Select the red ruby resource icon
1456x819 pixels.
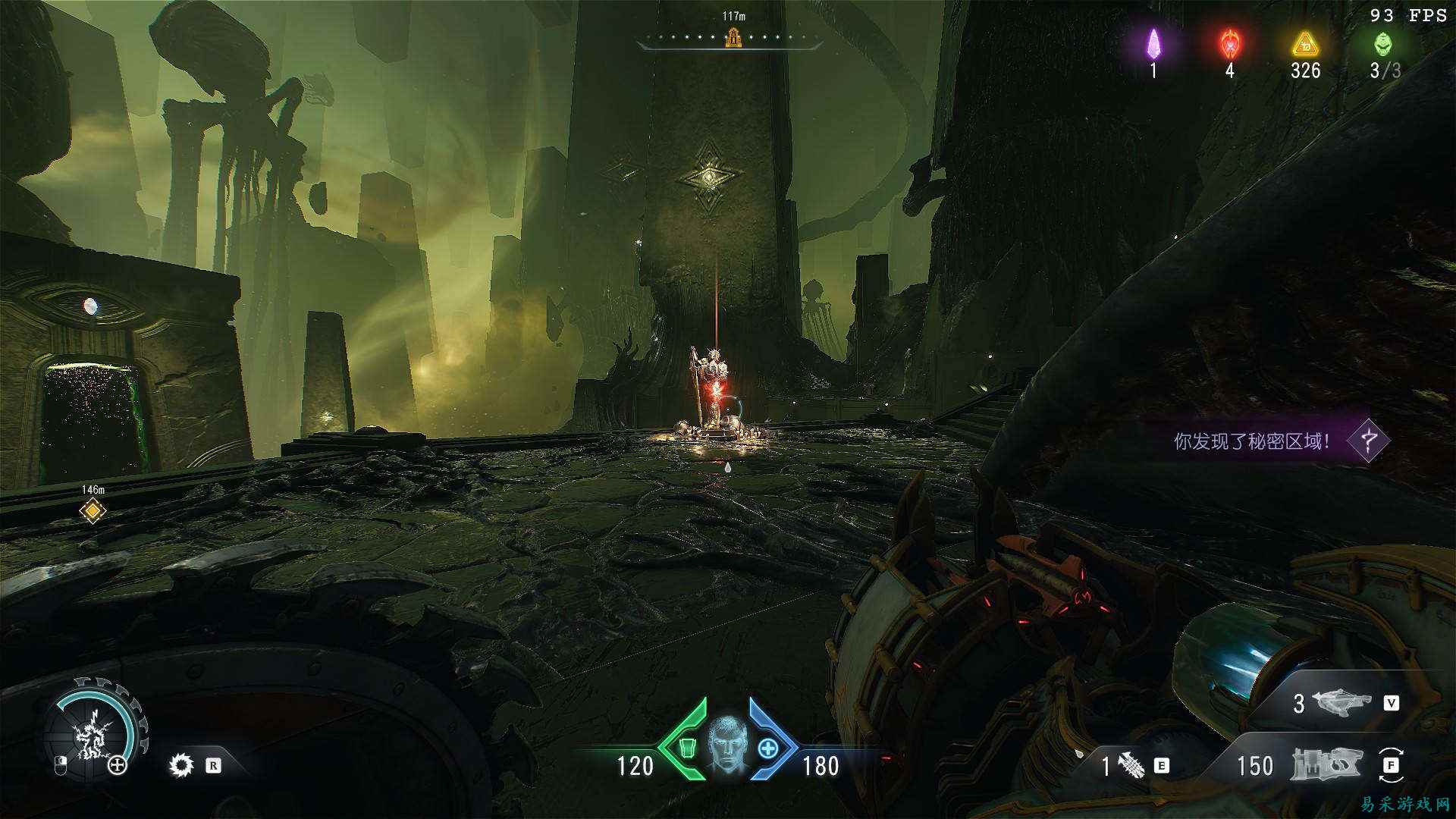1229,44
